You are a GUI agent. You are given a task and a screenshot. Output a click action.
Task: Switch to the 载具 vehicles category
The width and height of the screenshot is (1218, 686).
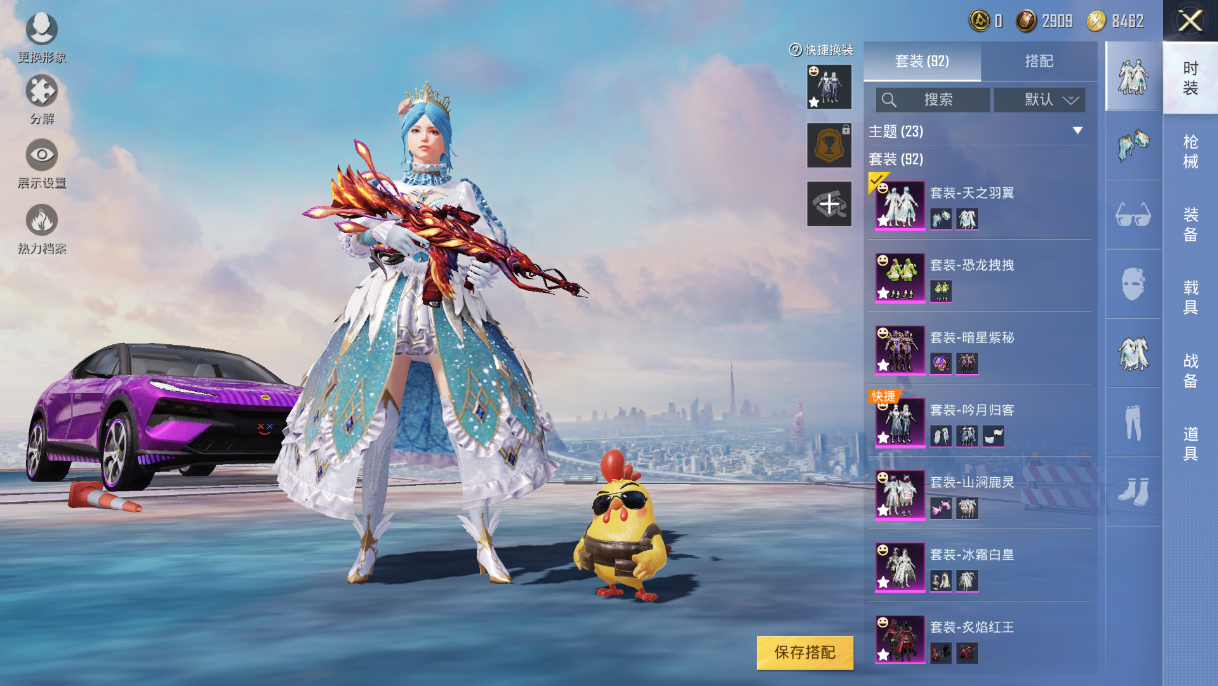(1190, 297)
